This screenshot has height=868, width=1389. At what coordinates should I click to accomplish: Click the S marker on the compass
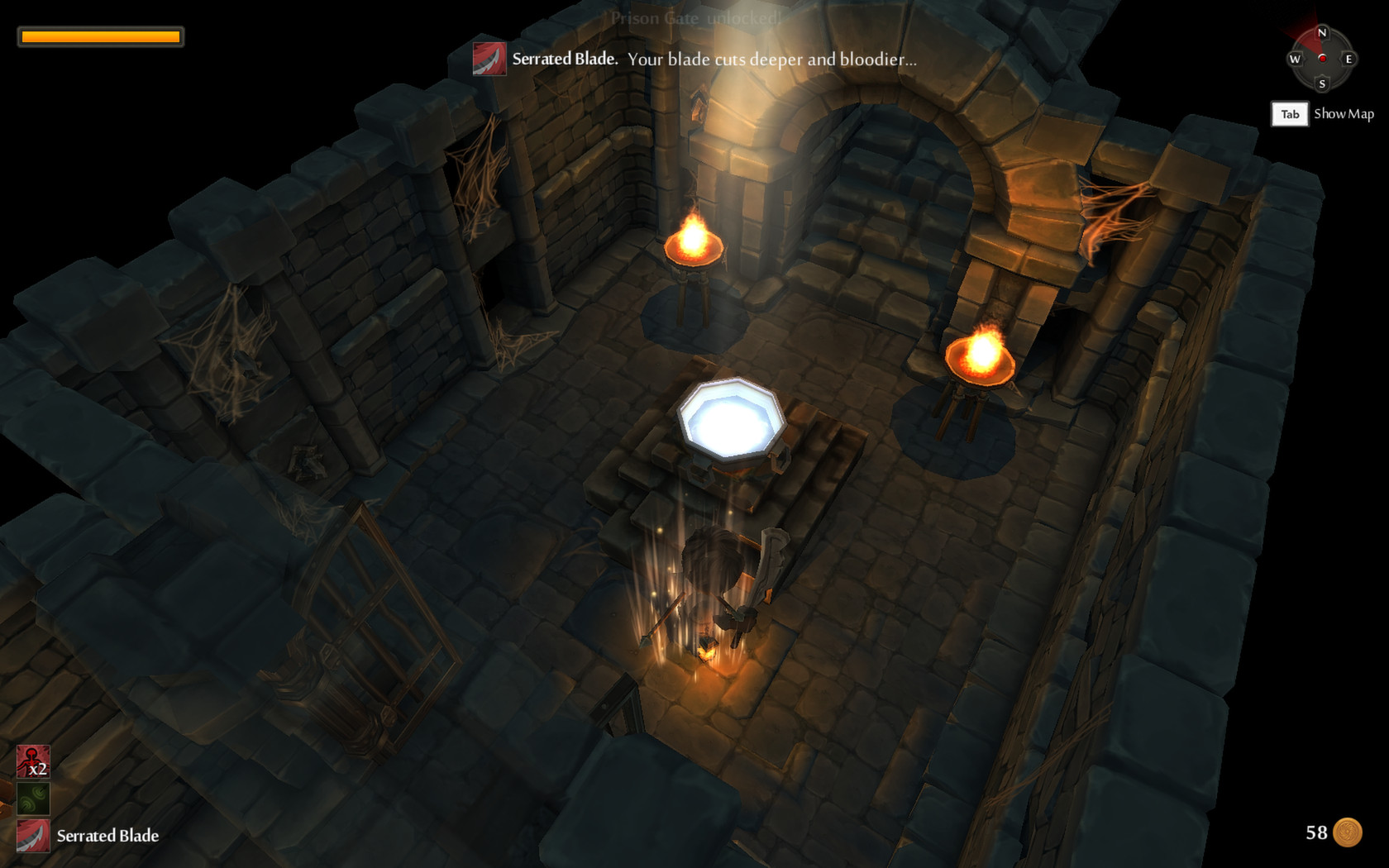coord(1324,85)
